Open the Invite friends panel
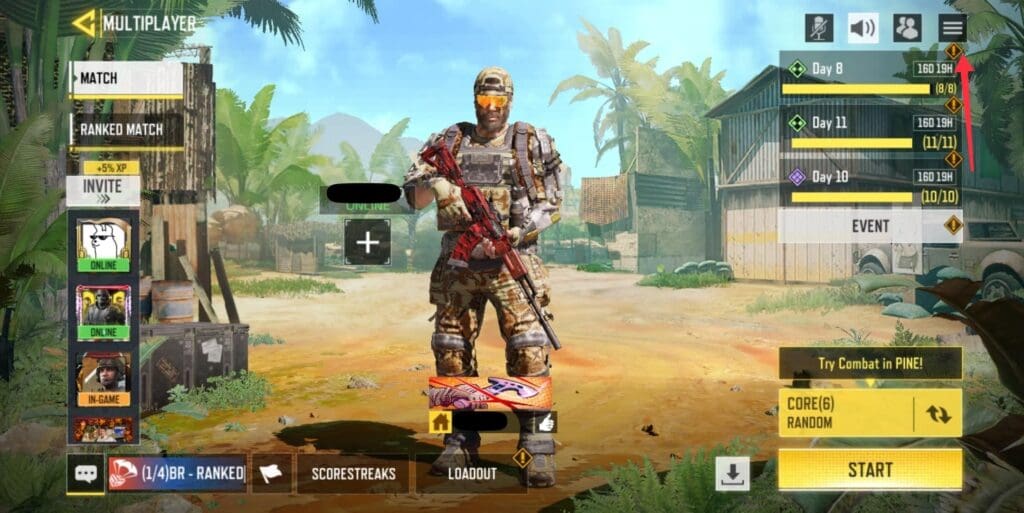This screenshot has height=513, width=1024. [x=103, y=189]
